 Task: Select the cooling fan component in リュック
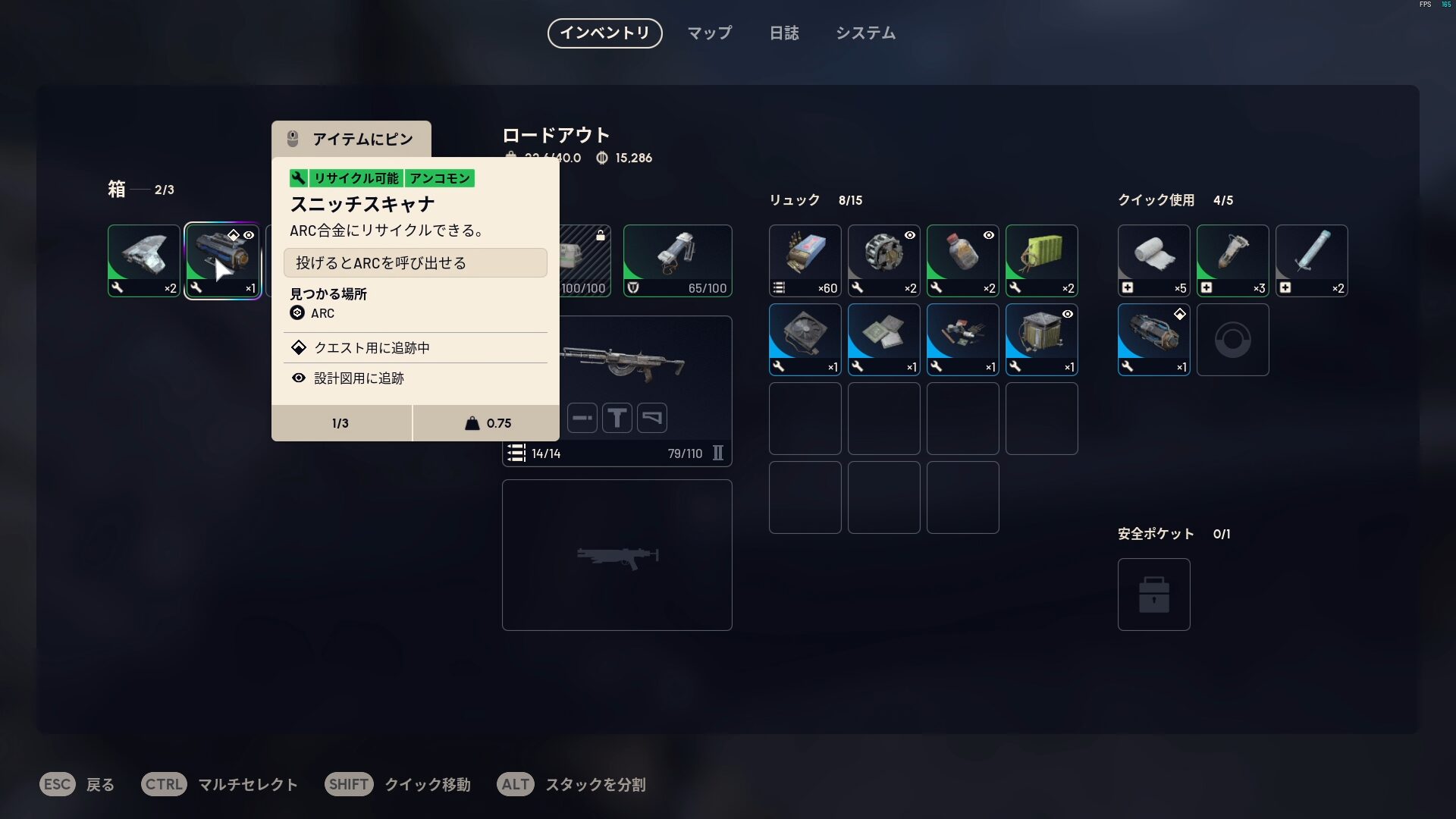coord(805,339)
